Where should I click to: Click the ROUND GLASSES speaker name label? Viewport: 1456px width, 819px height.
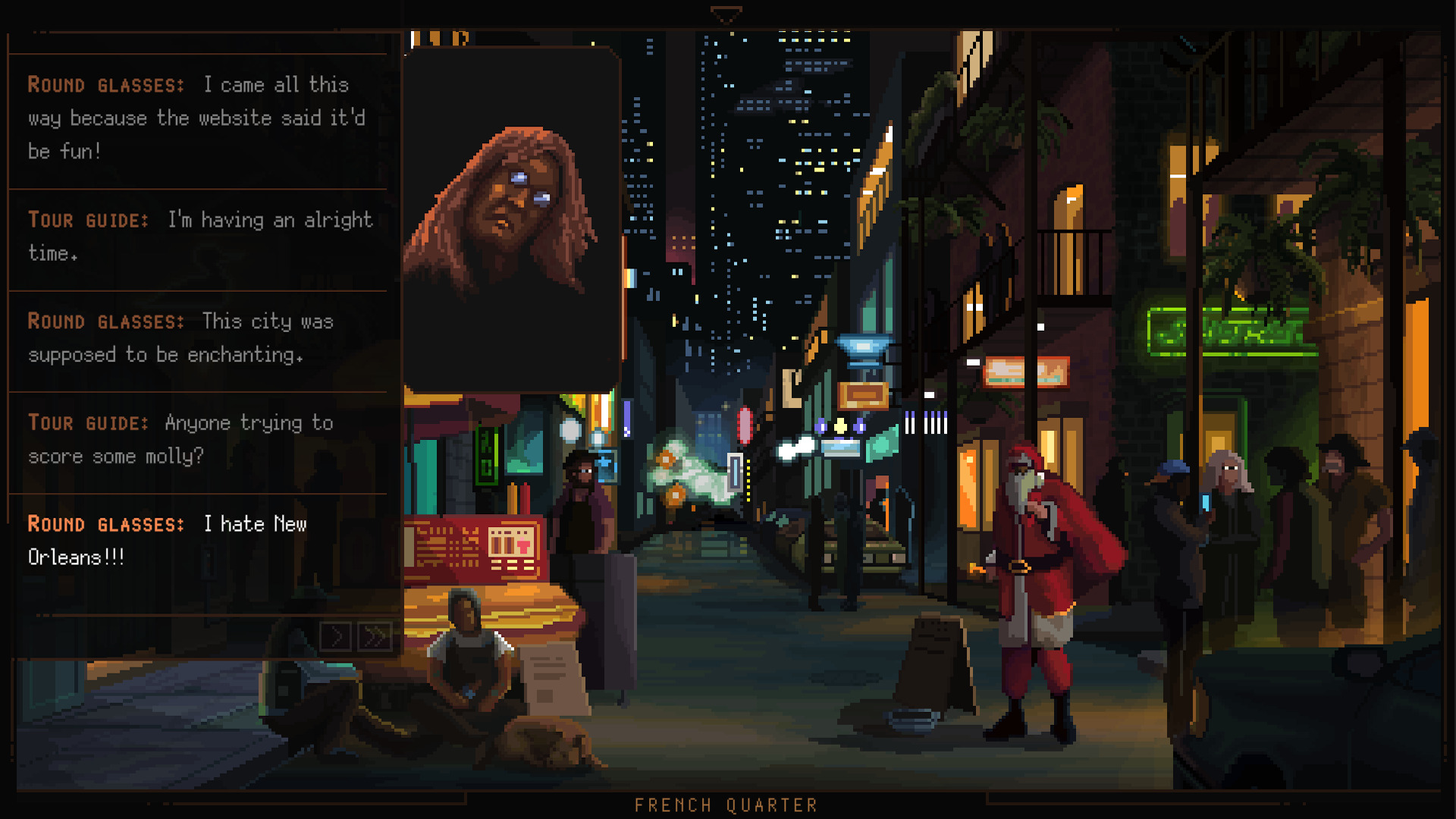(106, 524)
